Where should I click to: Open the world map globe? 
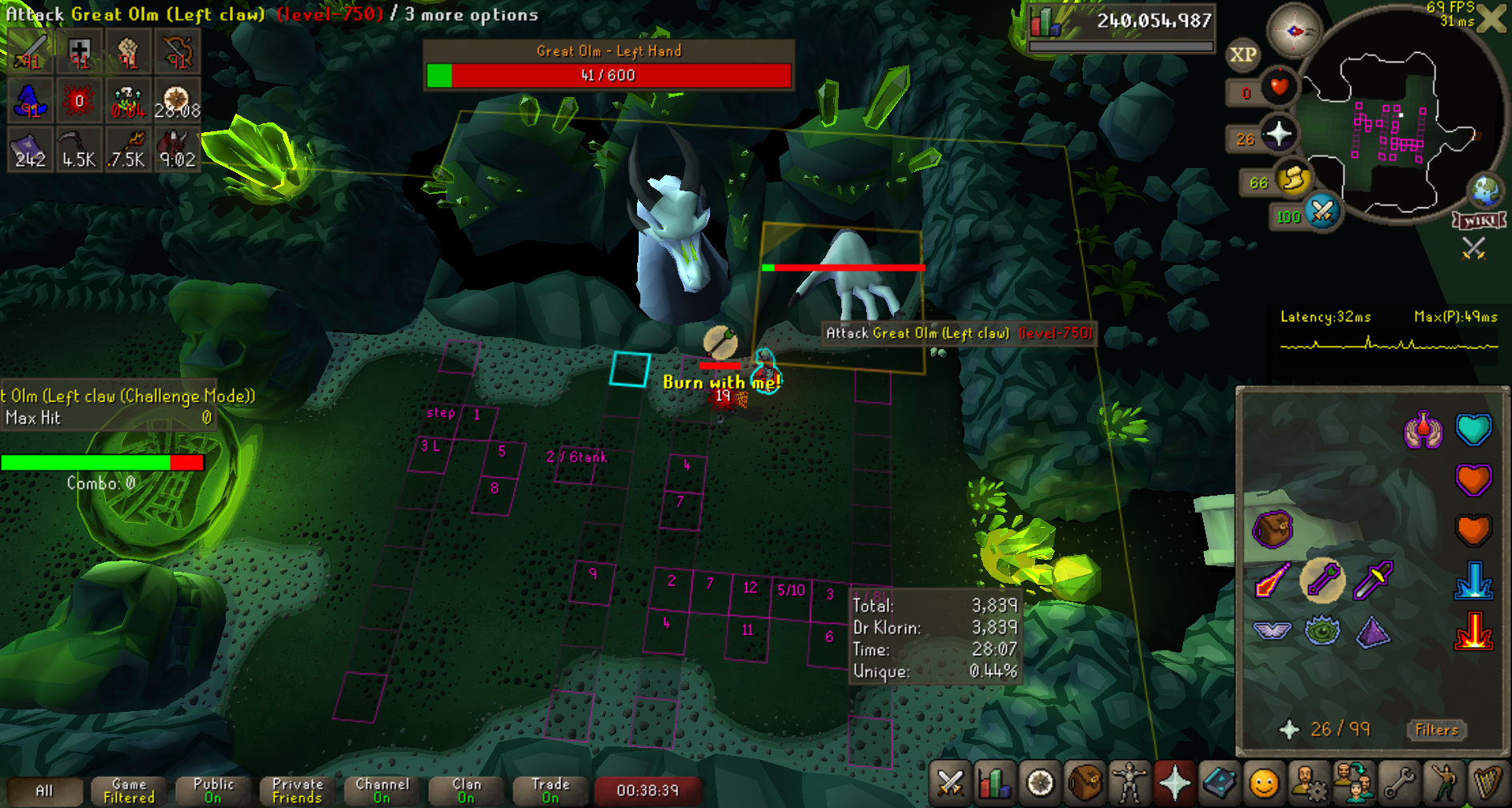[1486, 191]
